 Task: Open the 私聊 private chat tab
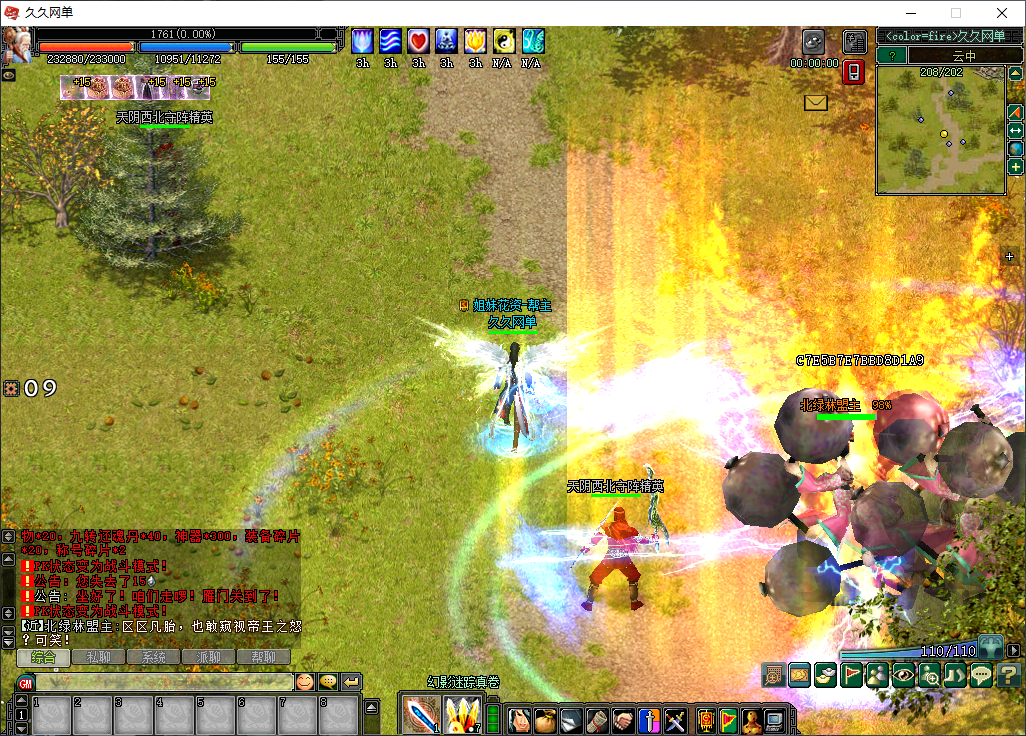pos(98,657)
